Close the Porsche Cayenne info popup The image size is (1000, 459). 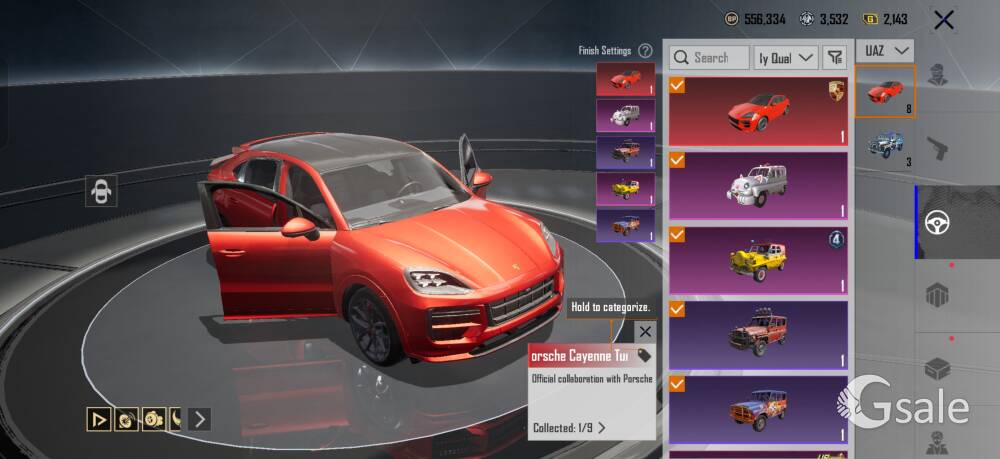(645, 331)
